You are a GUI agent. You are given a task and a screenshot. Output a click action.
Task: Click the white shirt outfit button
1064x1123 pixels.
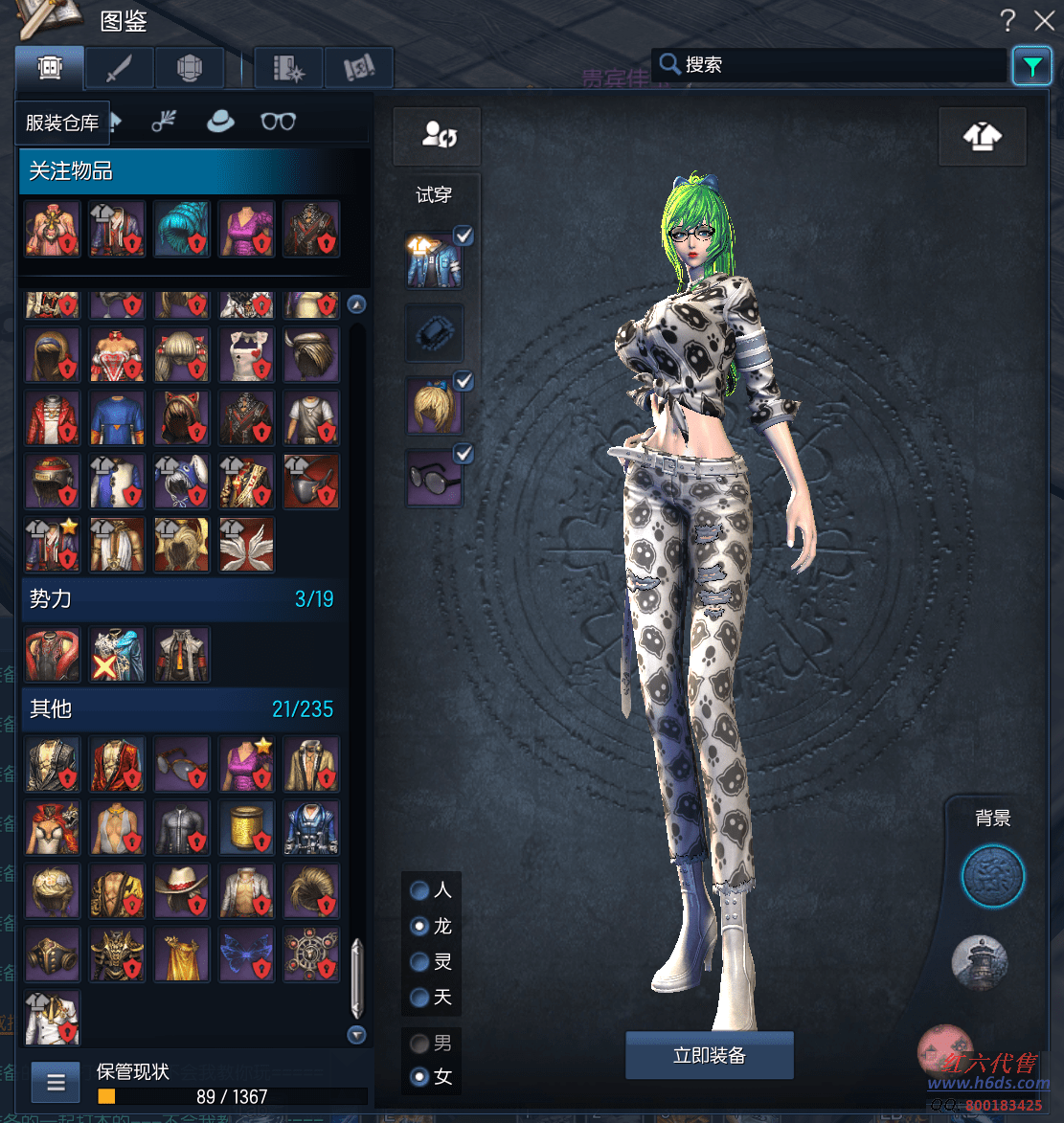[x=983, y=136]
